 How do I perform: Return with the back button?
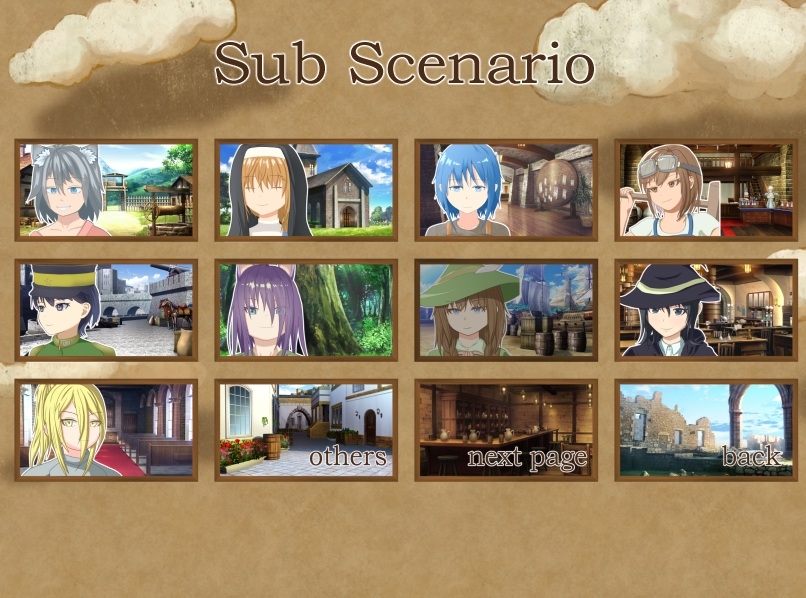click(x=706, y=430)
